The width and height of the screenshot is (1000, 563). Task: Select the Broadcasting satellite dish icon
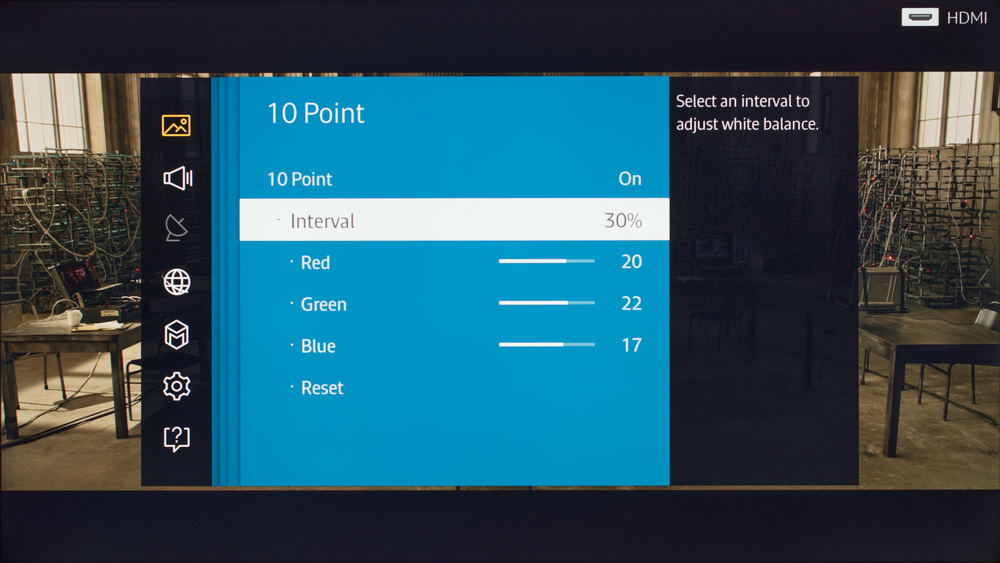(176, 229)
